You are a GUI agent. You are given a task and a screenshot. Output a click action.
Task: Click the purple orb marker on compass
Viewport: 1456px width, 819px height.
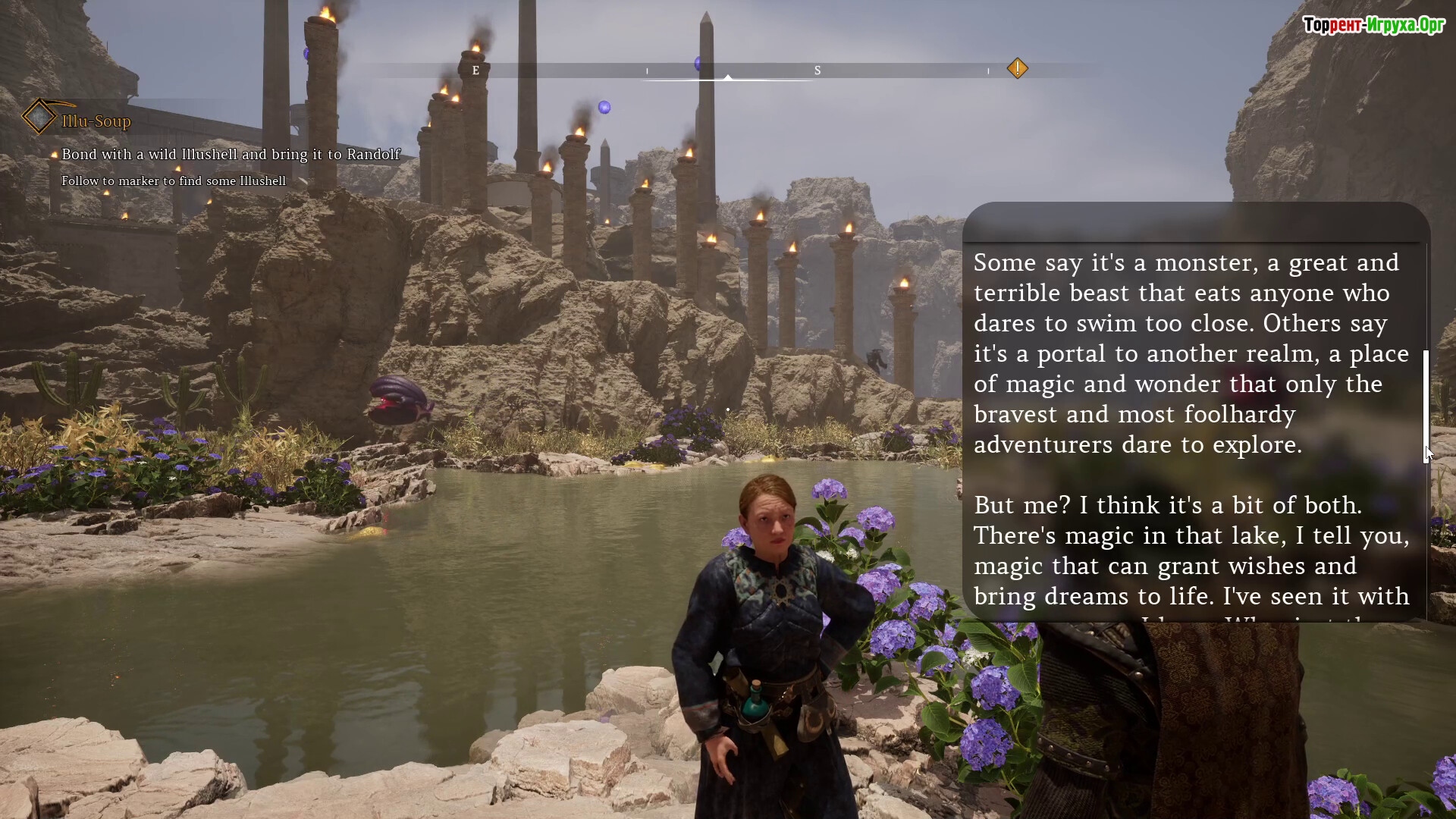[698, 64]
